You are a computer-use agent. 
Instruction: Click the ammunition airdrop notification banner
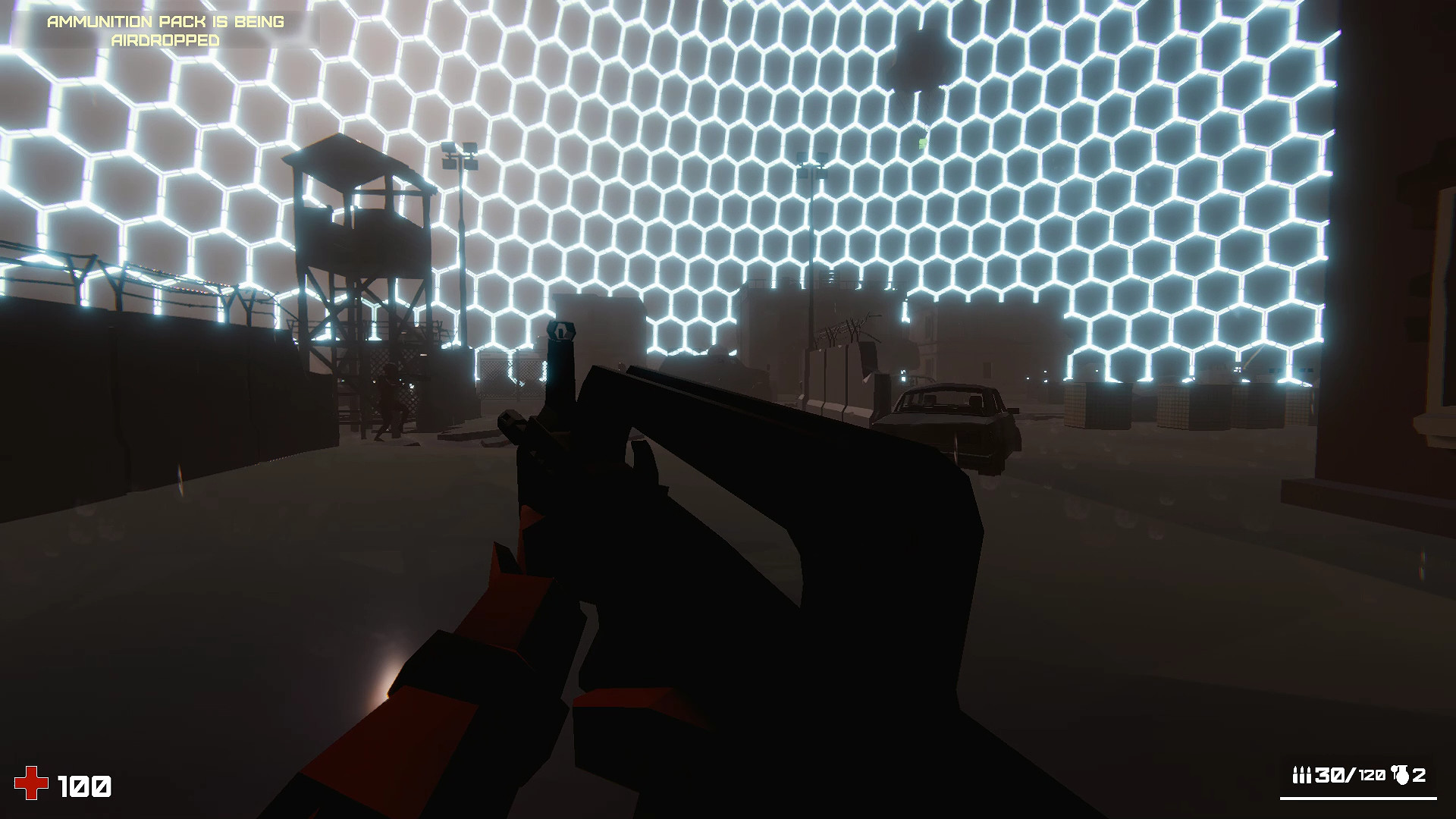click(167, 30)
